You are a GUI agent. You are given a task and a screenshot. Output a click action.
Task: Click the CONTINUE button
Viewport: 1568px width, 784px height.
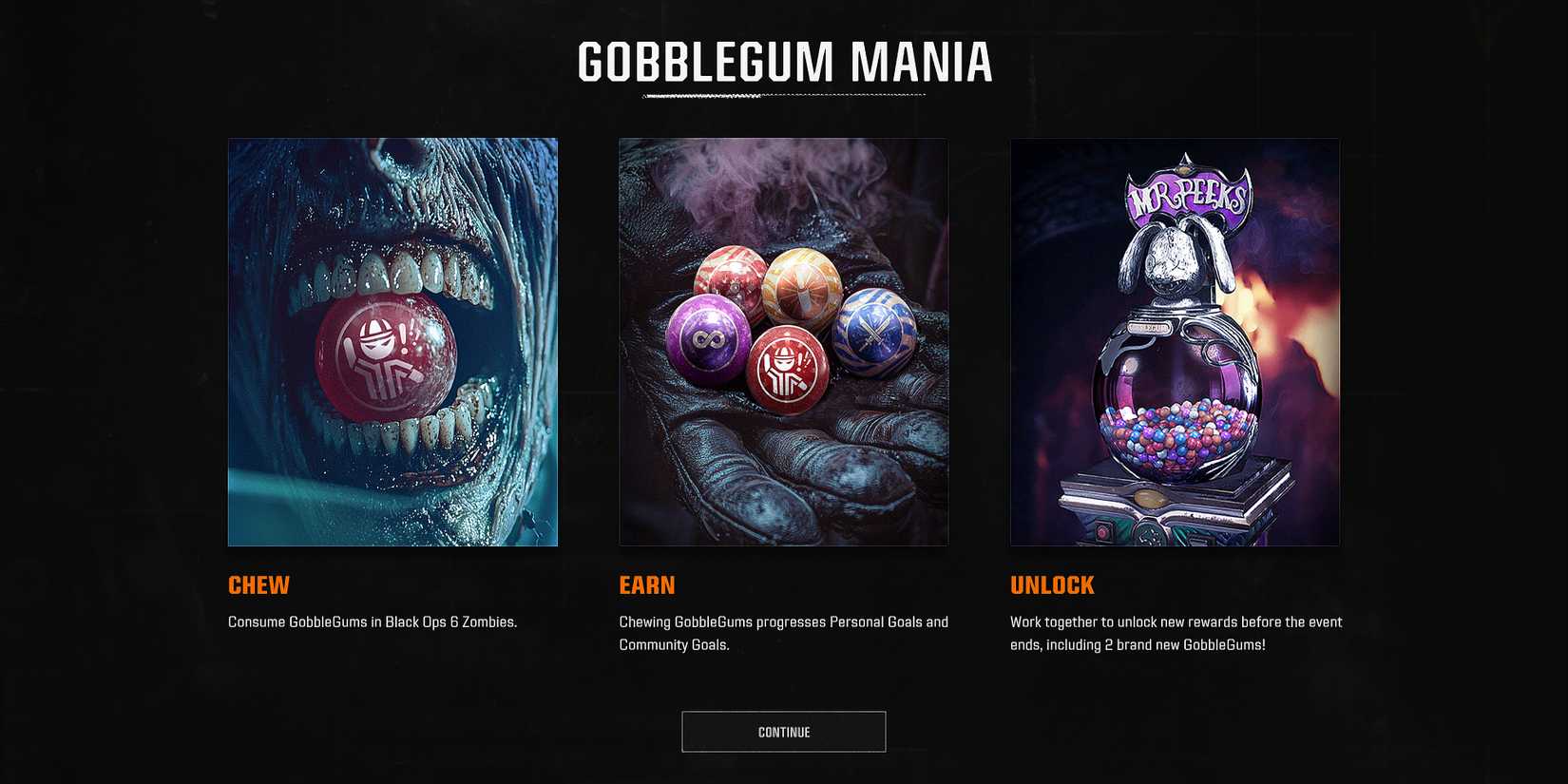[x=783, y=732]
